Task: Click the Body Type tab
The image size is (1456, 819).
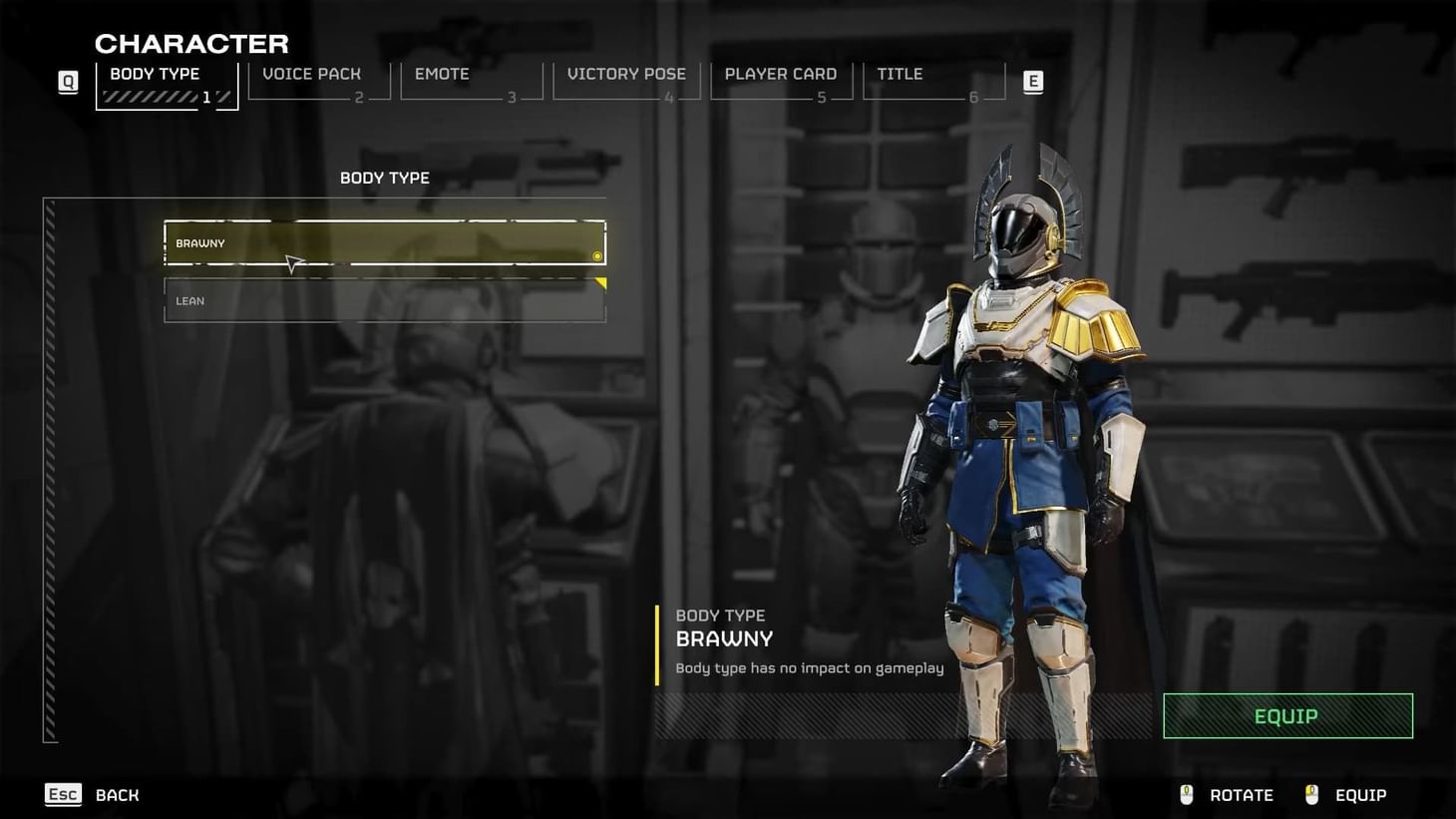Action: point(155,74)
